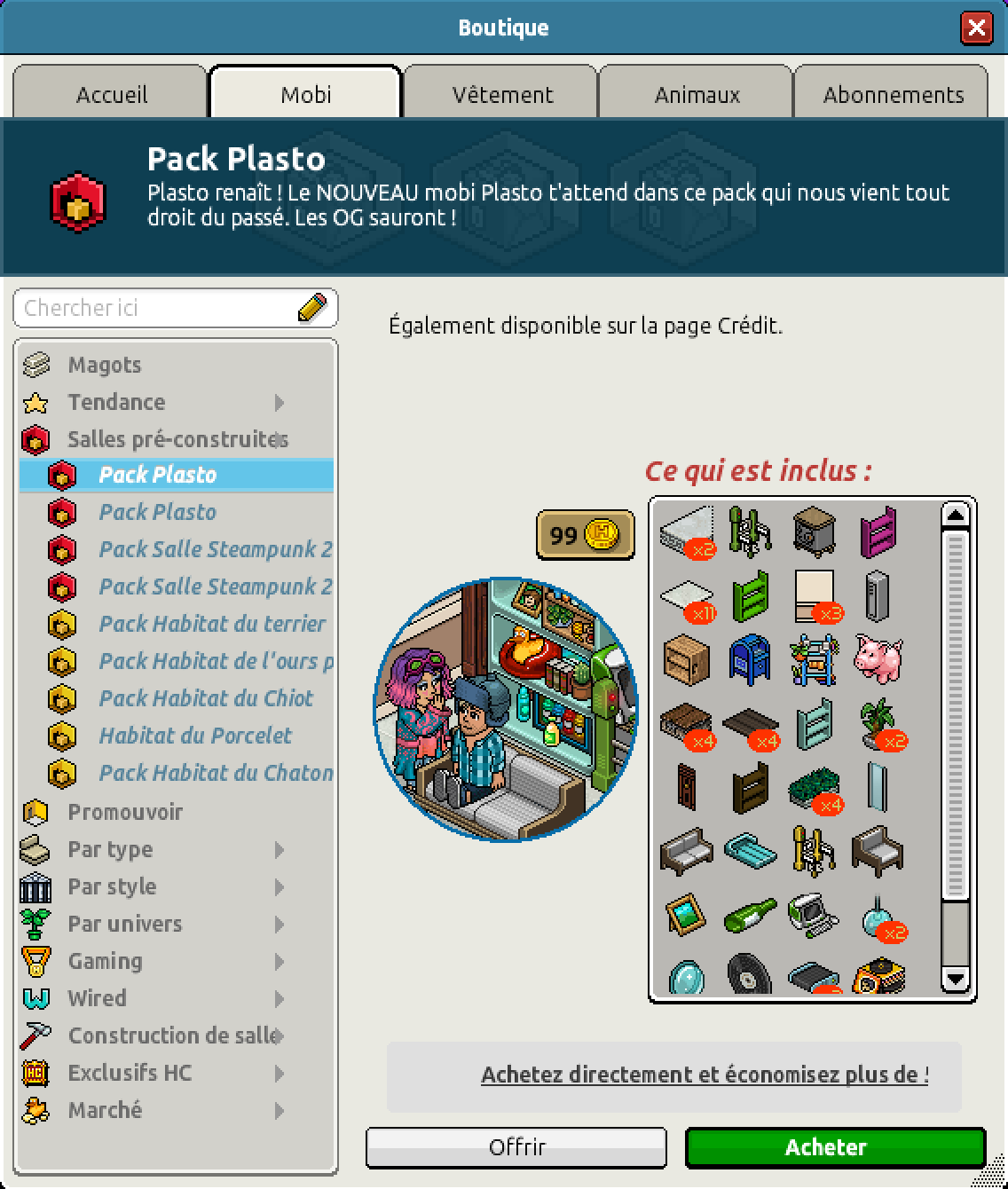Switch to the Accueil tab
1008x1189 pixels.
click(x=111, y=94)
